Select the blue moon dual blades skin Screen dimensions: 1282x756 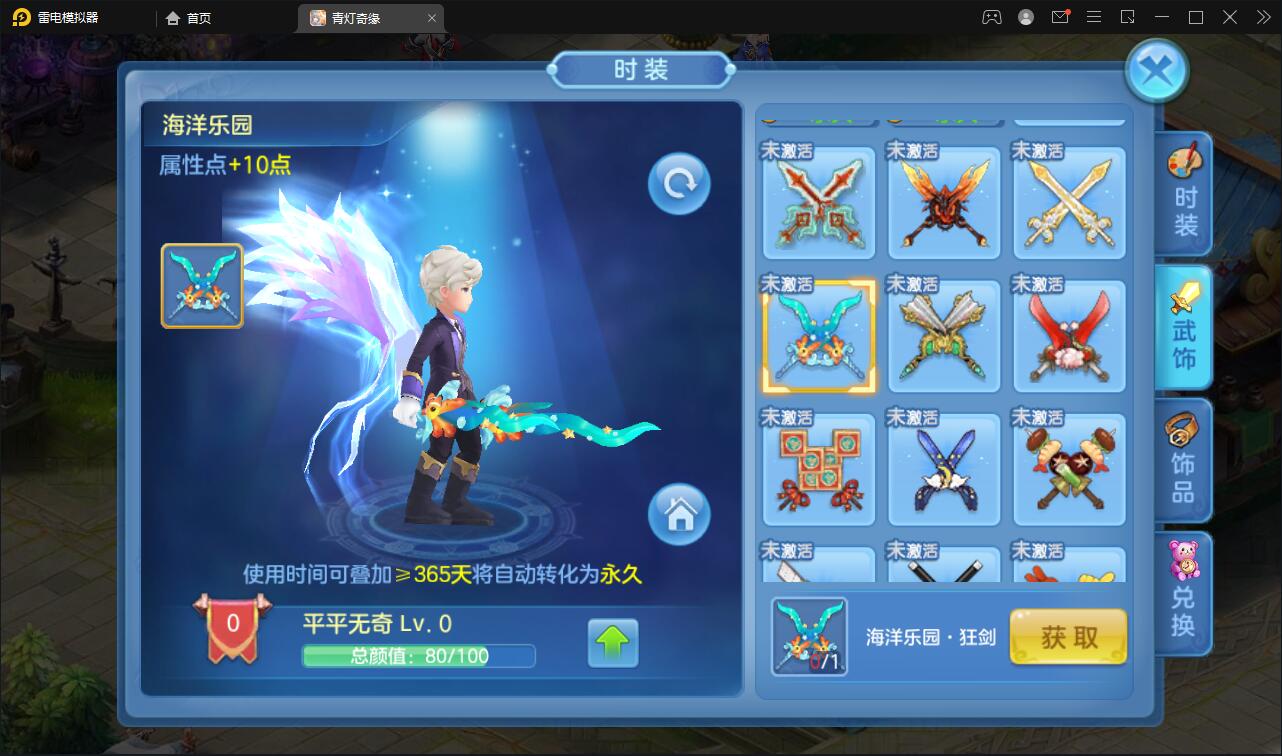click(944, 470)
